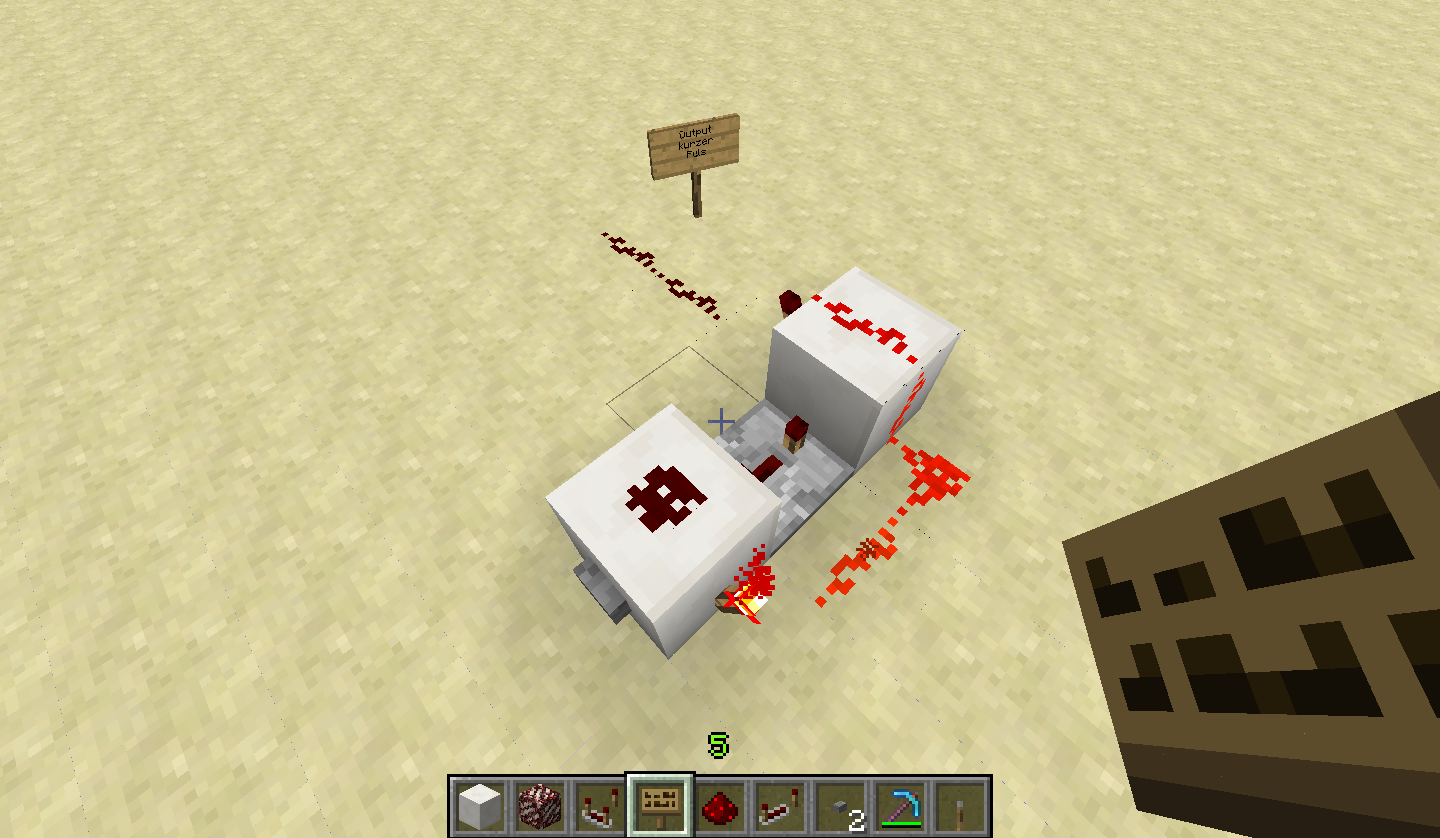Select the red speckled block slot
The height and width of the screenshot is (838, 1440).
(x=539, y=806)
